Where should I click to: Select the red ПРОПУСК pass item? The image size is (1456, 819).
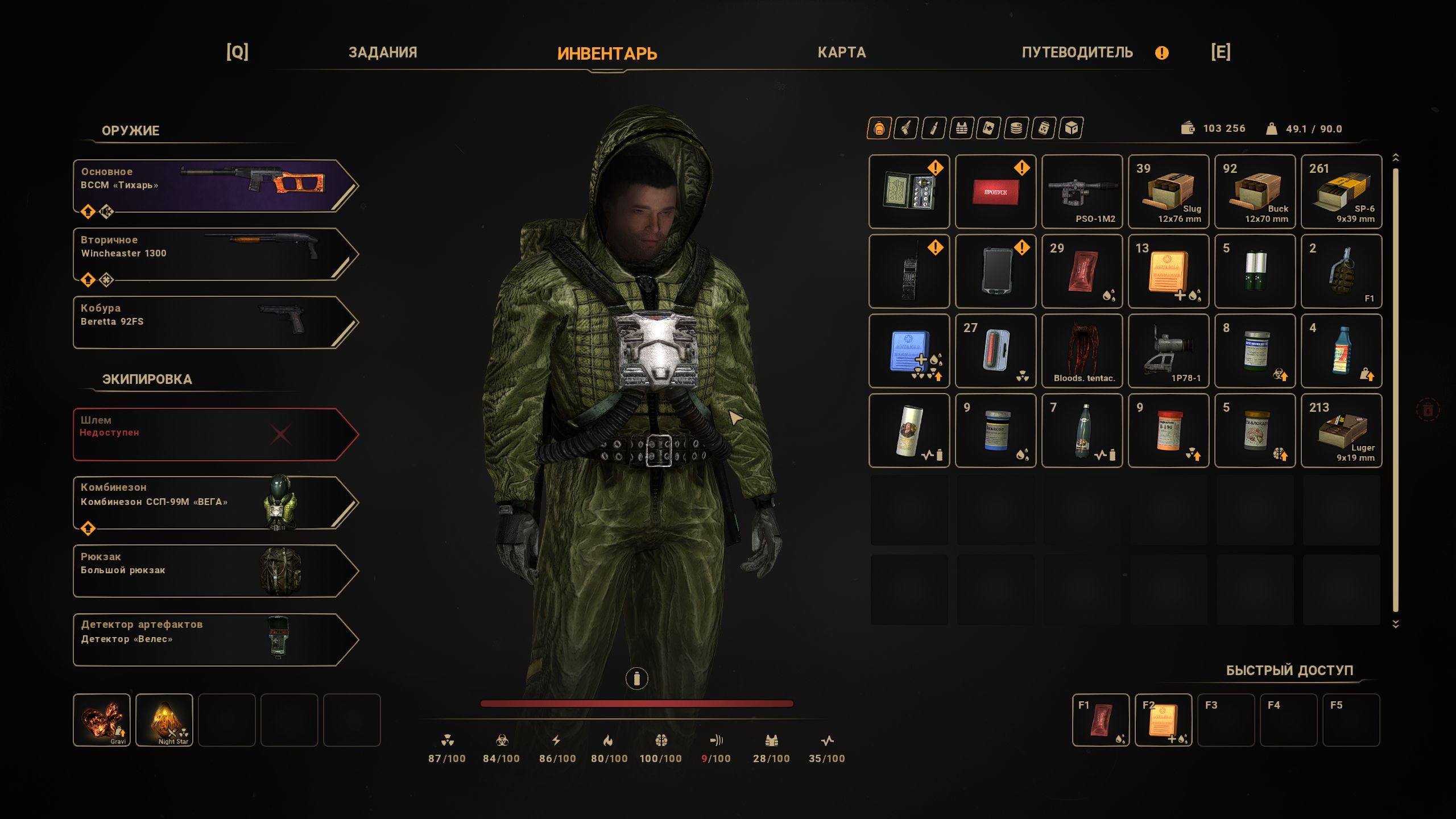click(995, 192)
